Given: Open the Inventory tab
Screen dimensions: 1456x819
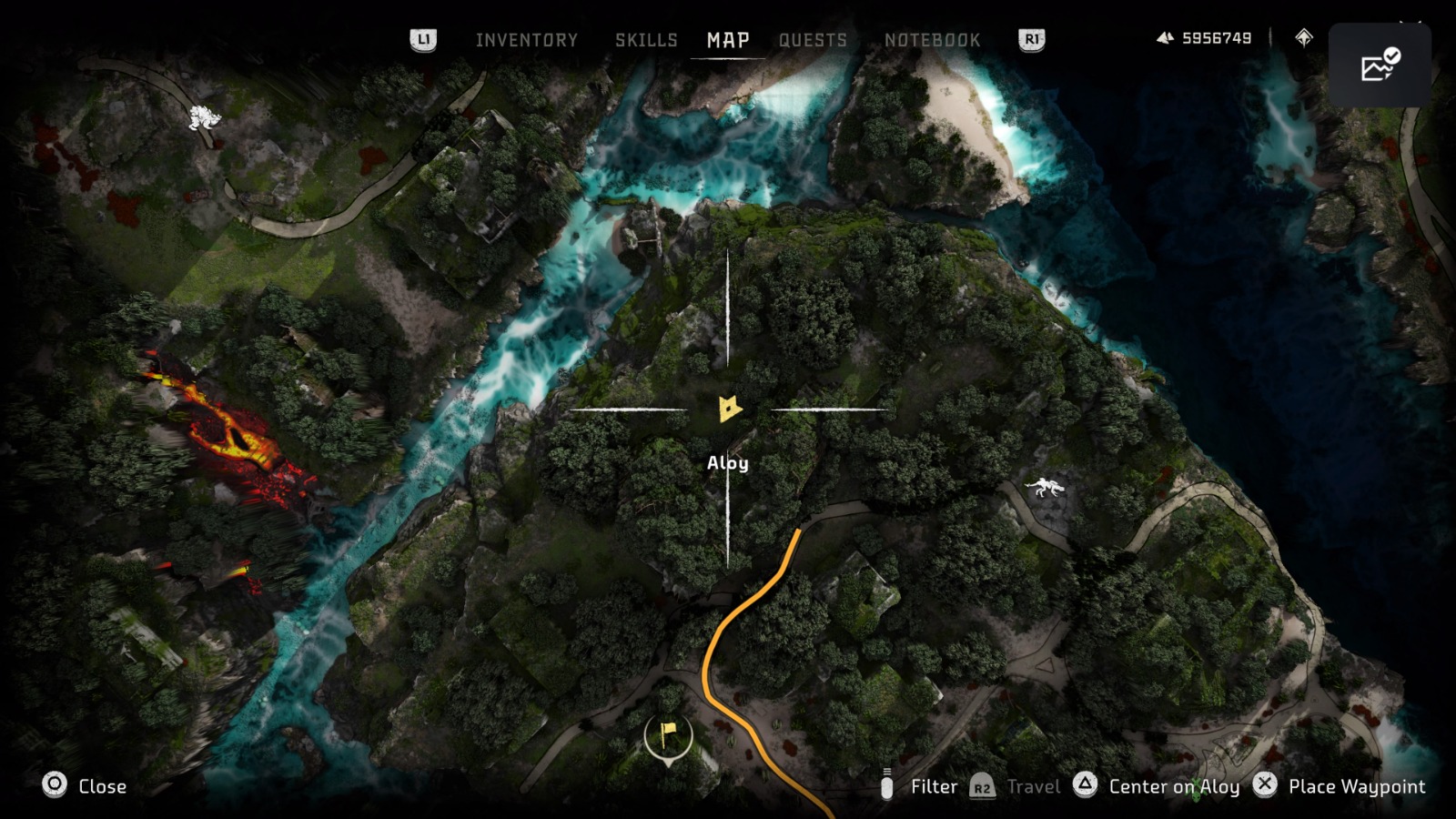Looking at the screenshot, I should click(x=526, y=39).
